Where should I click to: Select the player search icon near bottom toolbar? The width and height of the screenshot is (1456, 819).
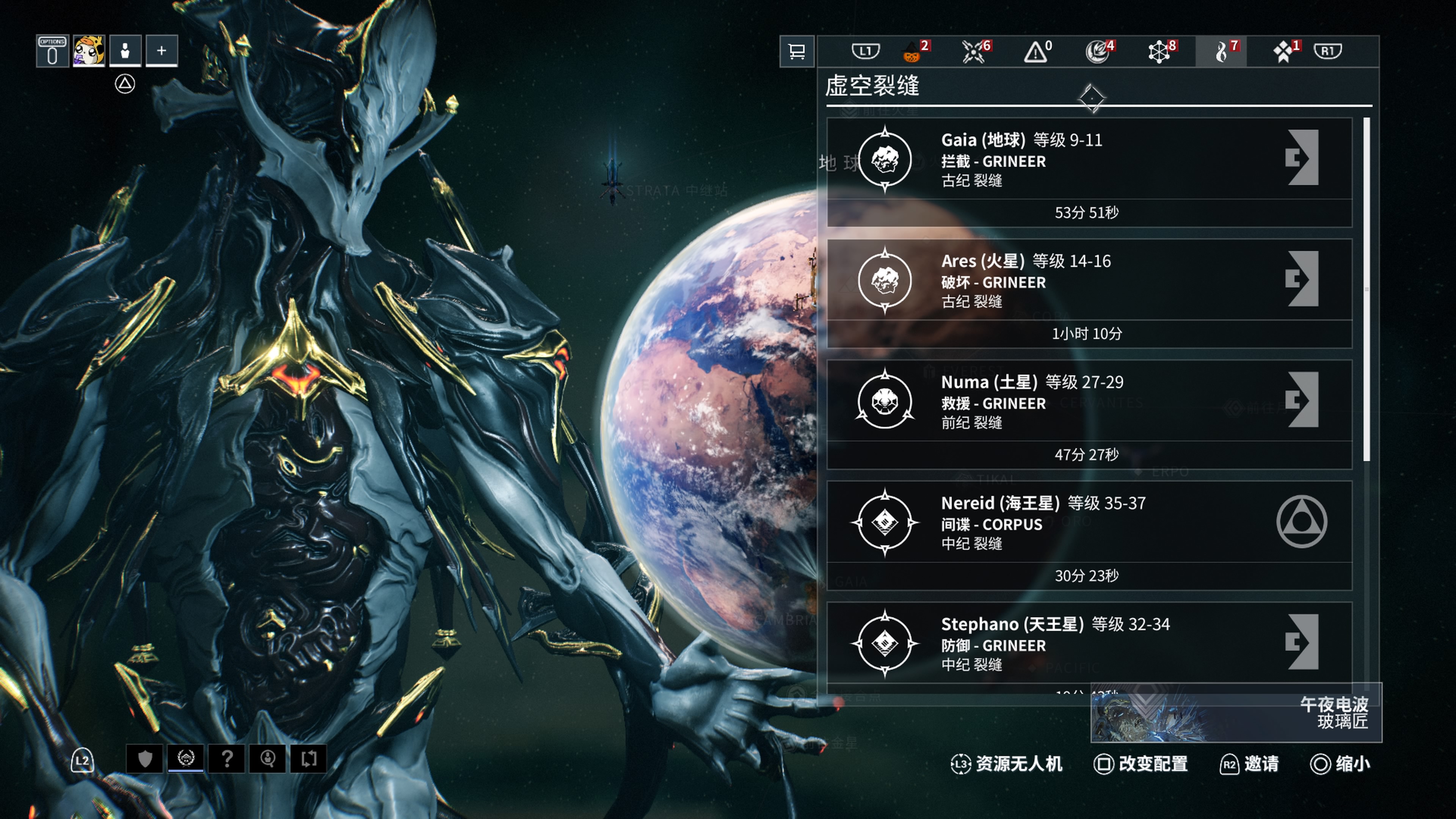(x=268, y=759)
